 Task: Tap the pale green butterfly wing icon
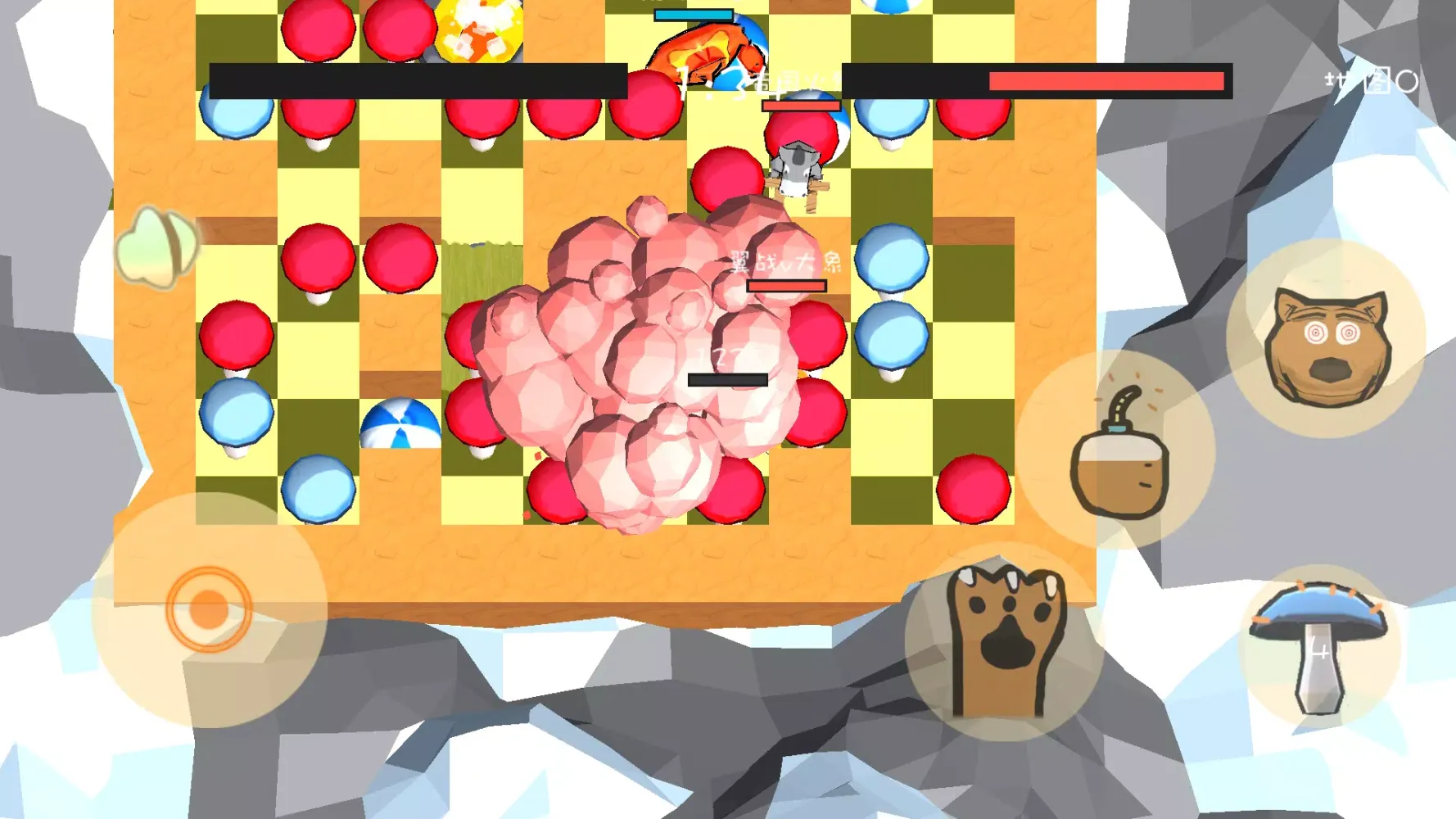tap(156, 247)
